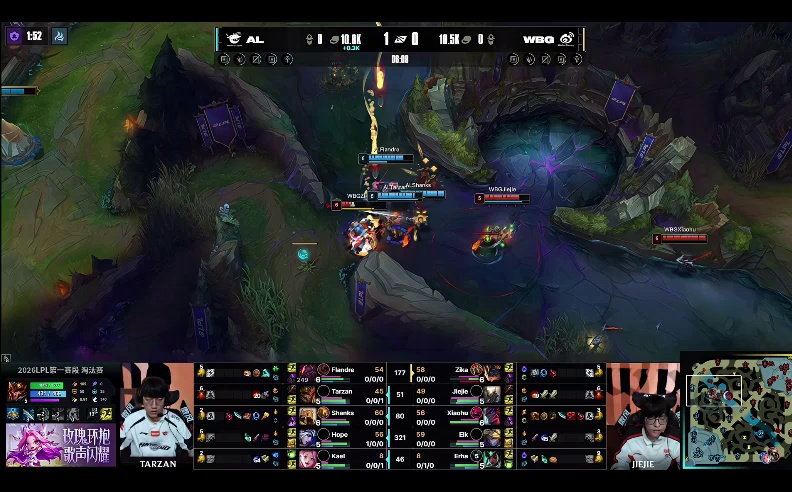Viewport: 792px width, 492px height.
Task: Click the AL team logo
Action: click(x=233, y=39)
